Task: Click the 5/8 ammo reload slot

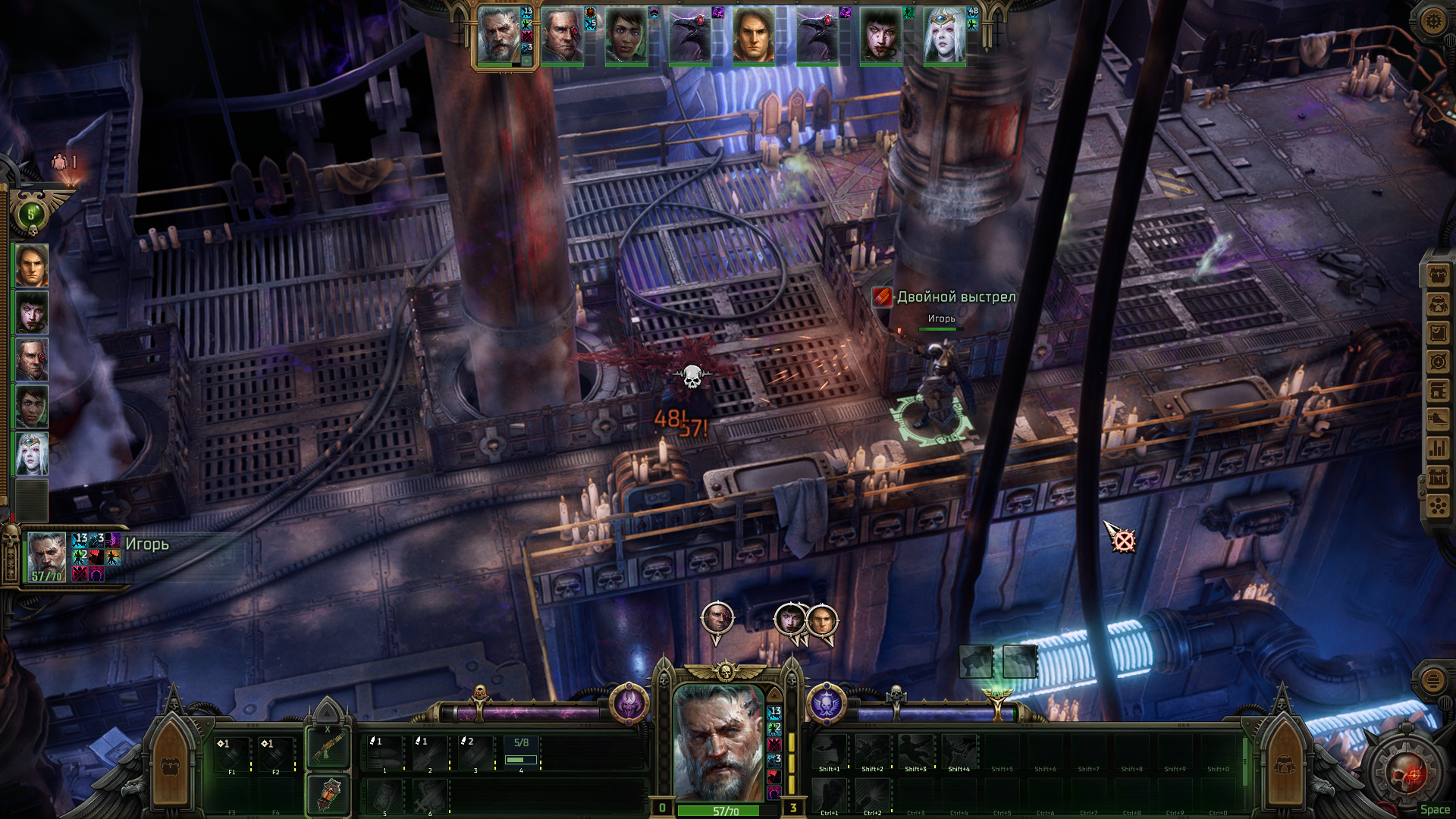Action: (521, 752)
